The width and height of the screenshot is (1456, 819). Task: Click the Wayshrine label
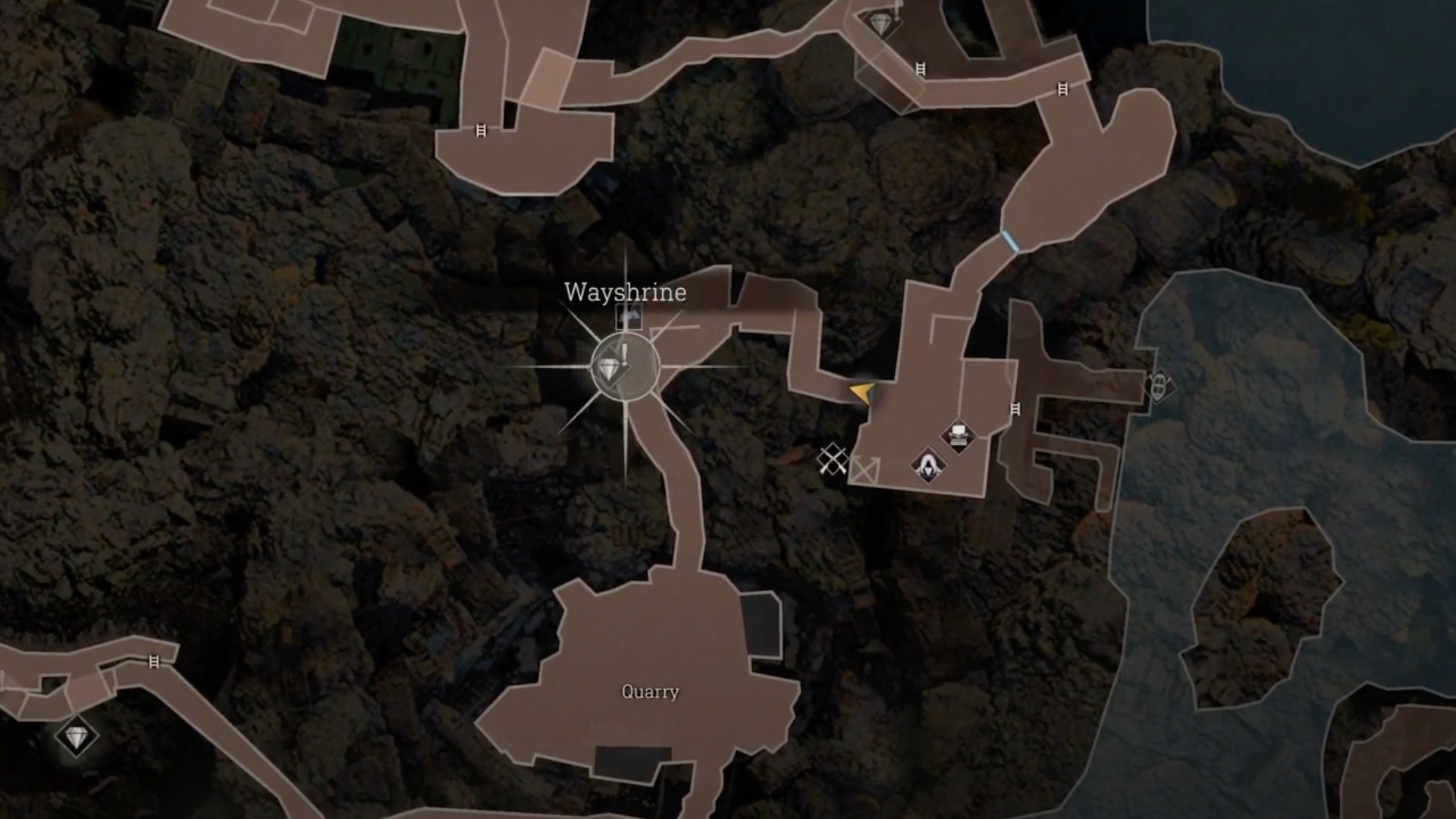(625, 293)
